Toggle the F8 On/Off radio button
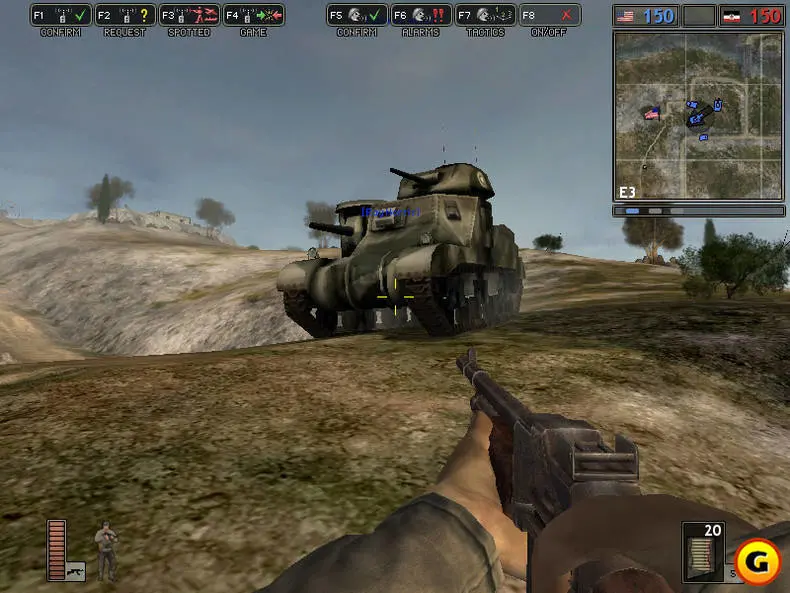 pos(550,16)
